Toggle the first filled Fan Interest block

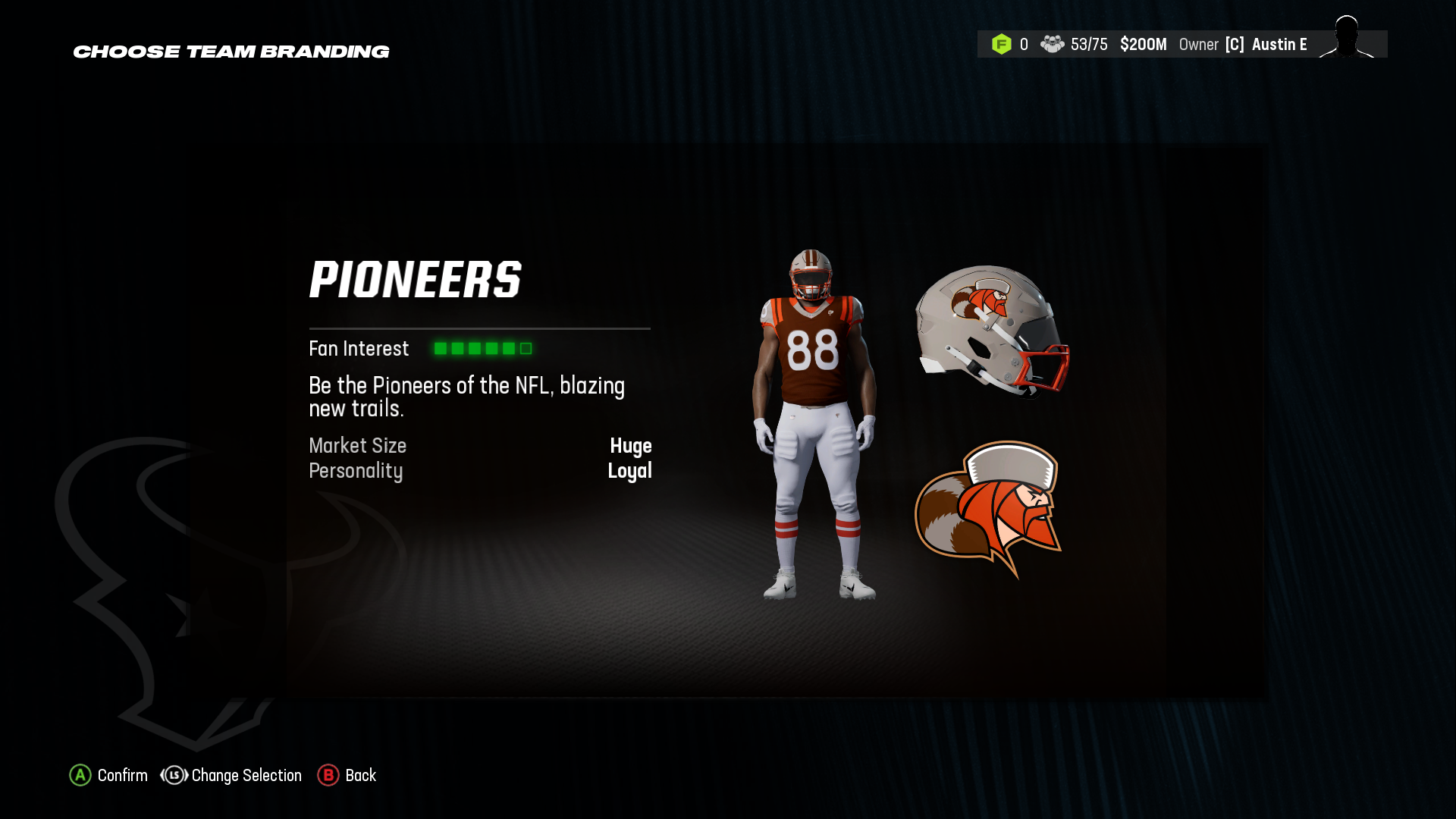441,348
